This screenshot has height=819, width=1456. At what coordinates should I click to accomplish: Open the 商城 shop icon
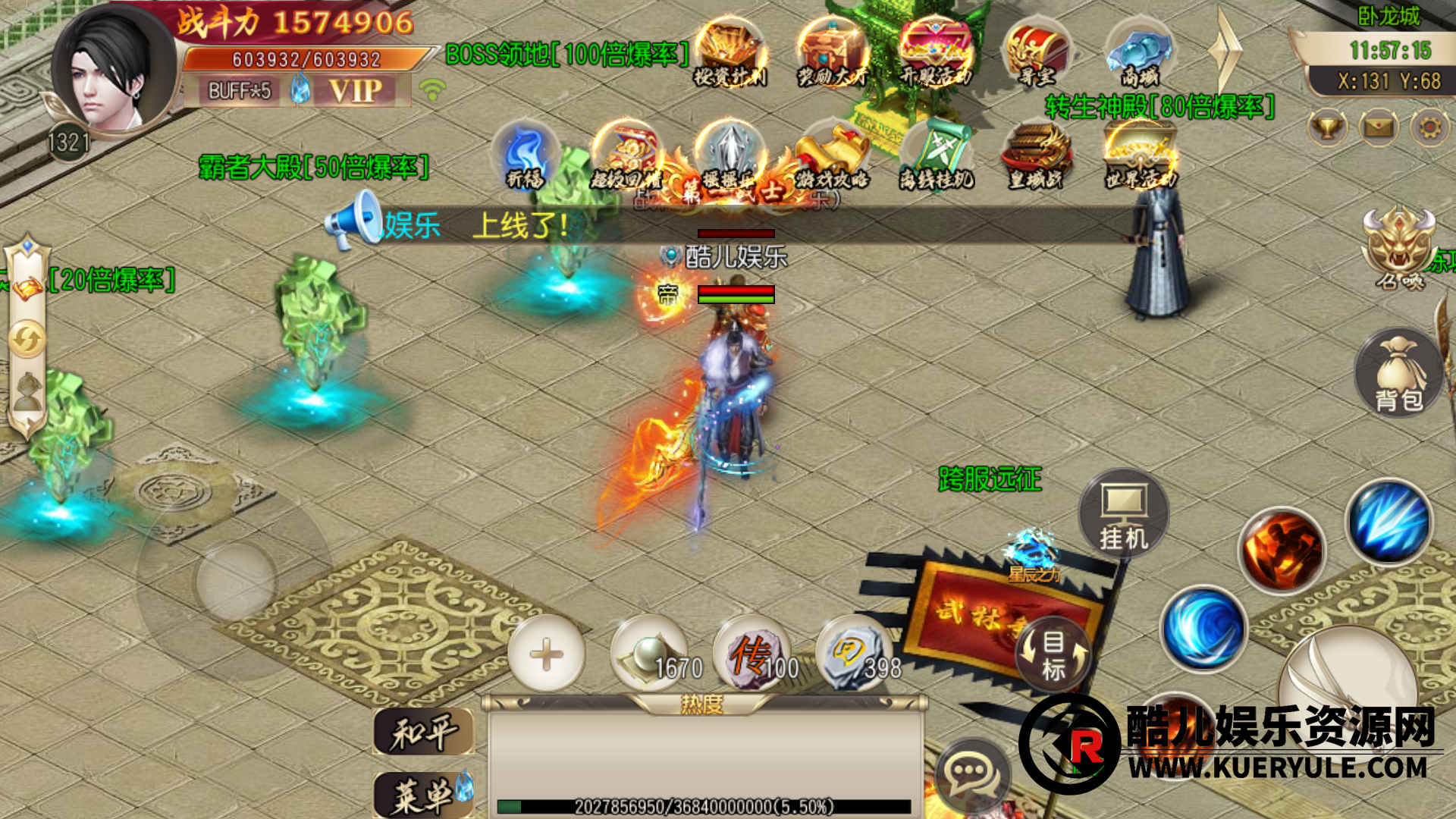[x=1138, y=52]
